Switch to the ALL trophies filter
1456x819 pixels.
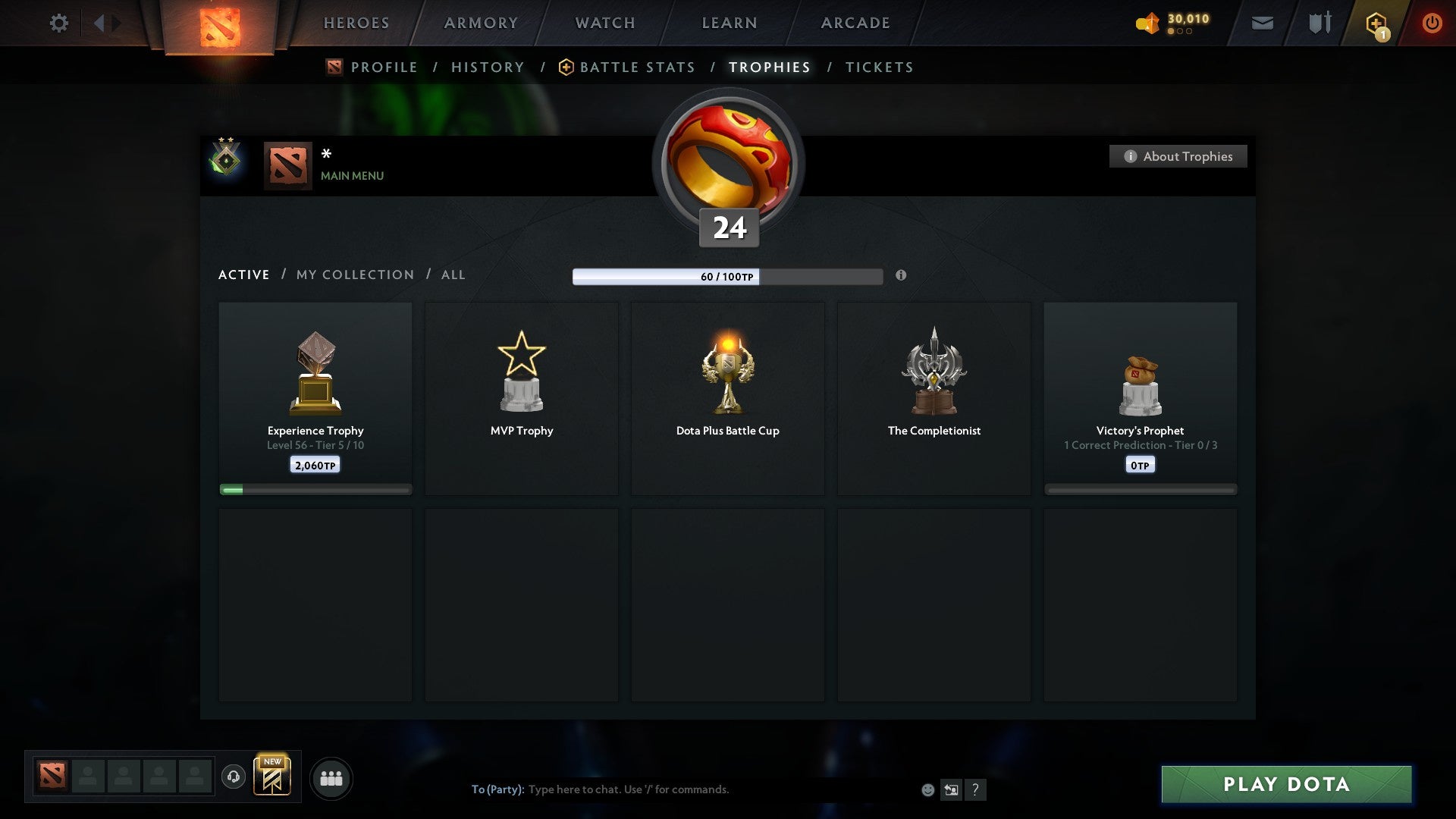pyautogui.click(x=453, y=275)
